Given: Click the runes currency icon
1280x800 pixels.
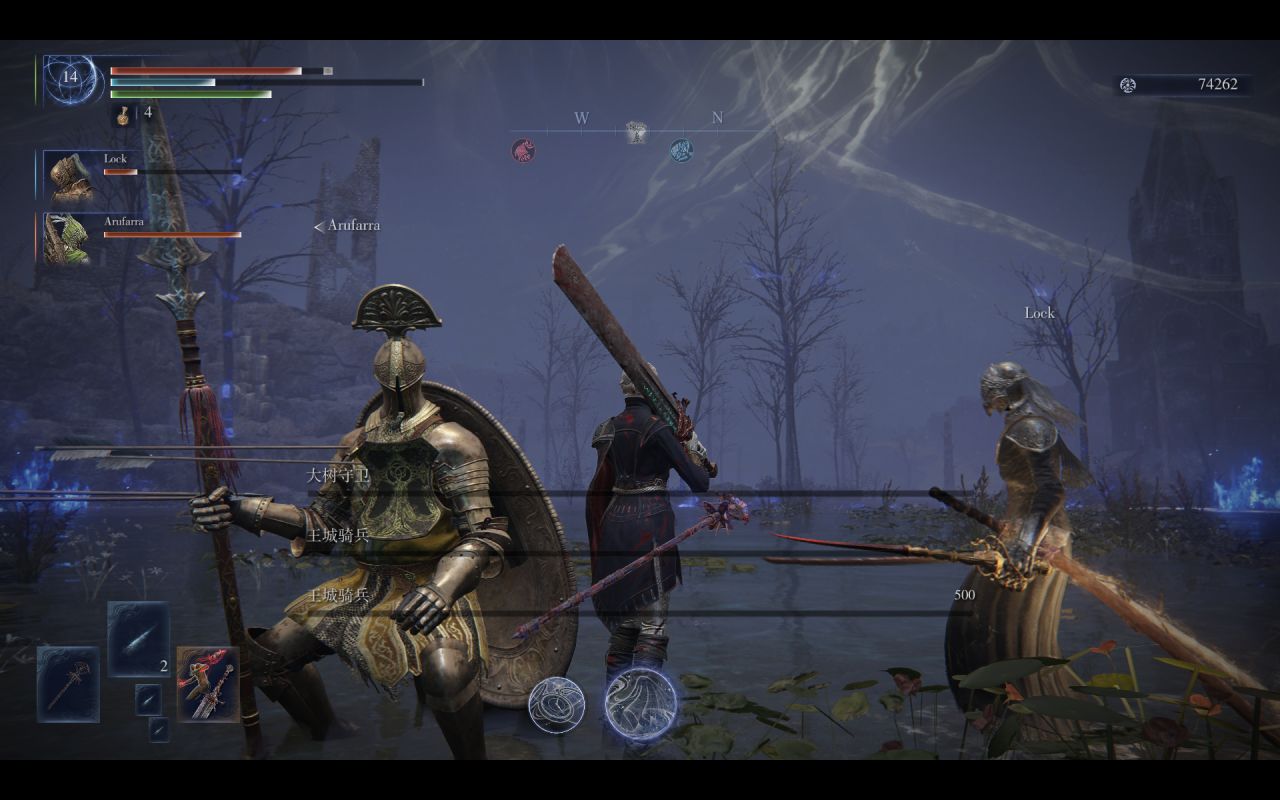Looking at the screenshot, I should point(1128,85).
